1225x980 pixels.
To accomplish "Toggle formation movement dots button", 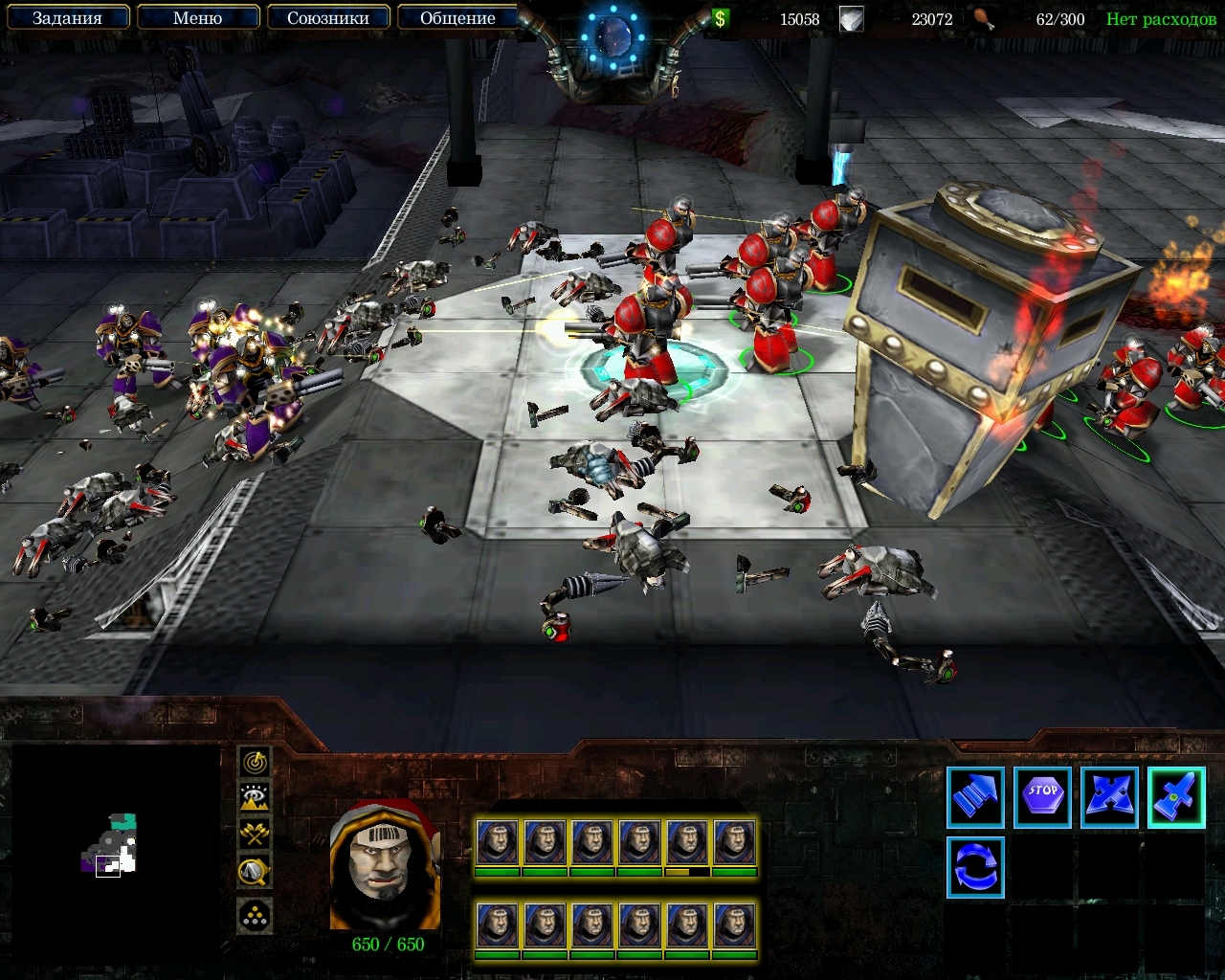I will coord(255,916).
